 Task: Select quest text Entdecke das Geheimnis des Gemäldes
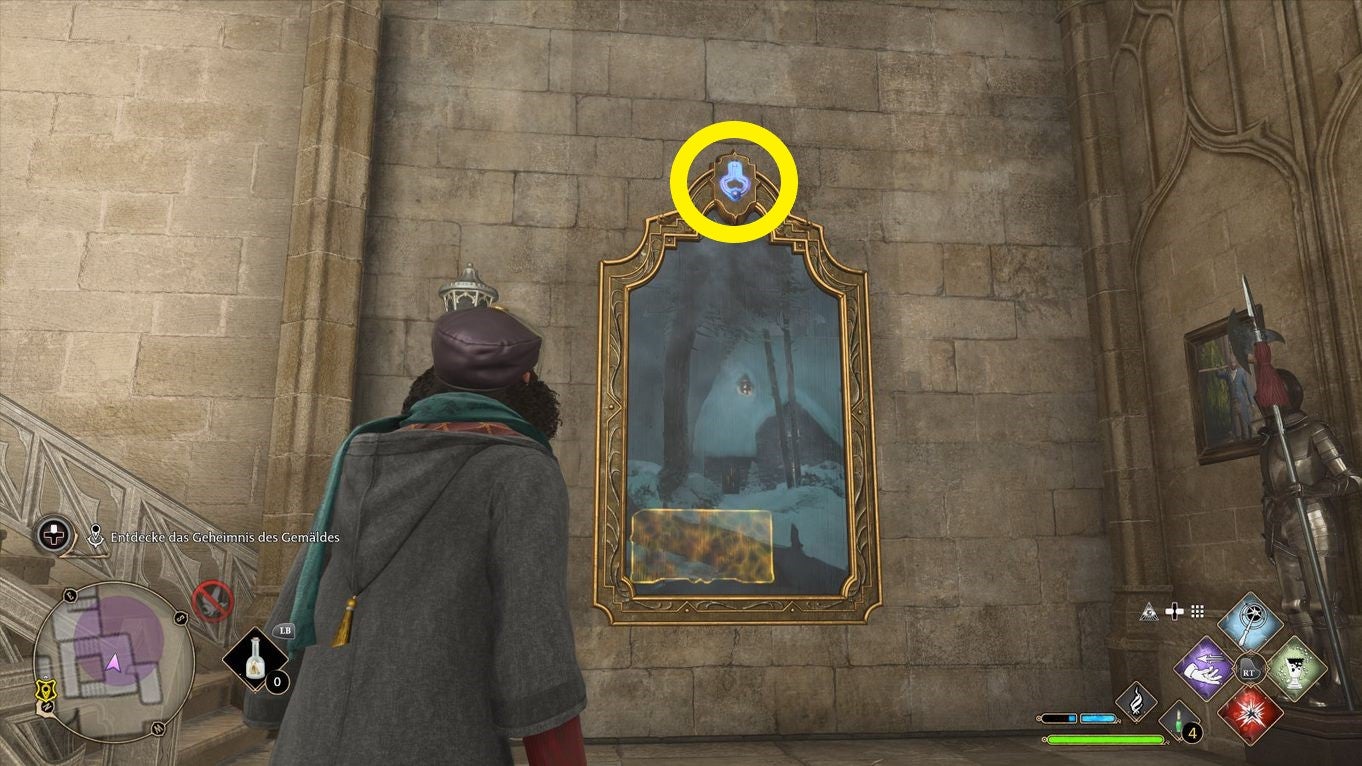(225, 537)
